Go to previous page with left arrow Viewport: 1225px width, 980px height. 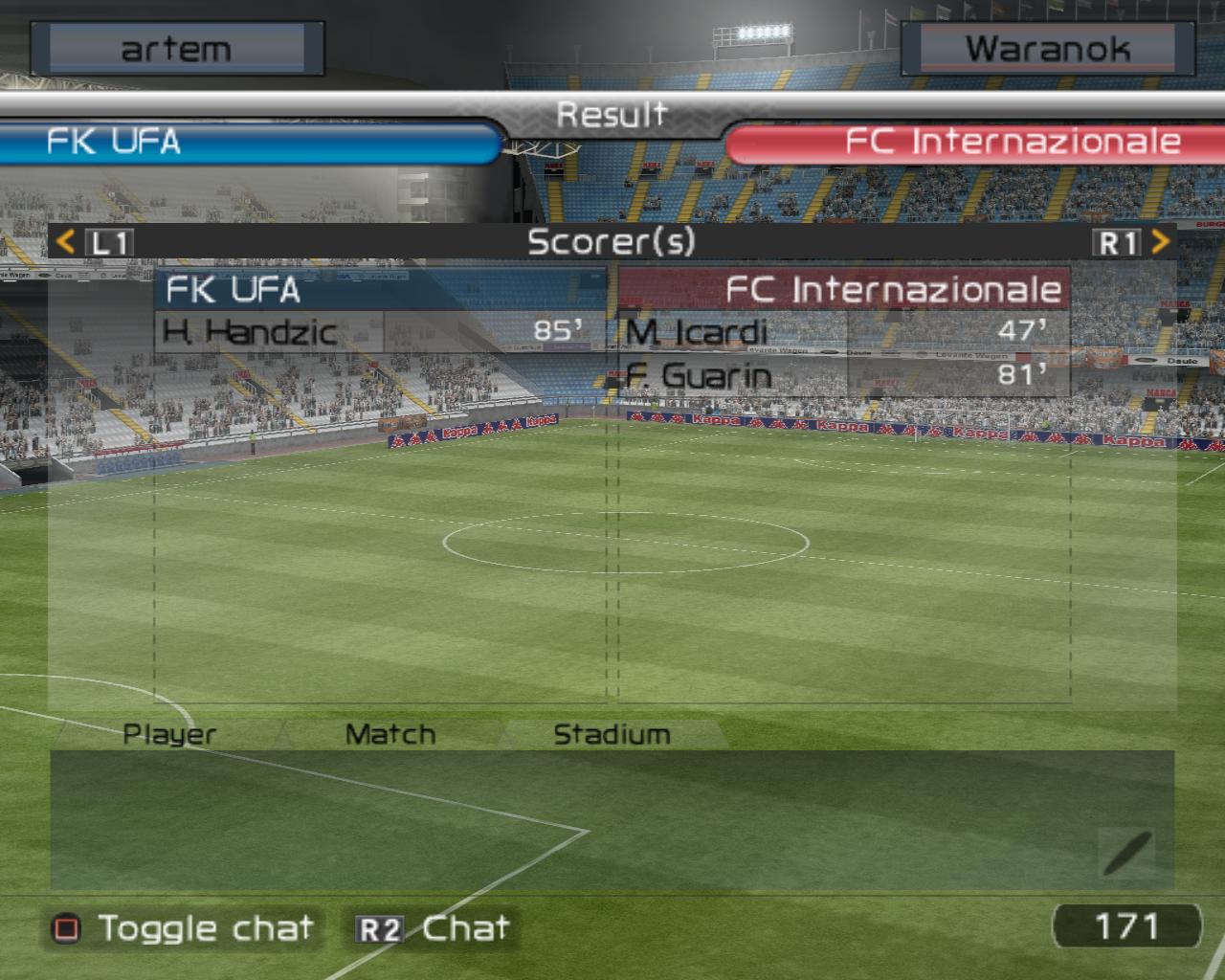point(65,241)
